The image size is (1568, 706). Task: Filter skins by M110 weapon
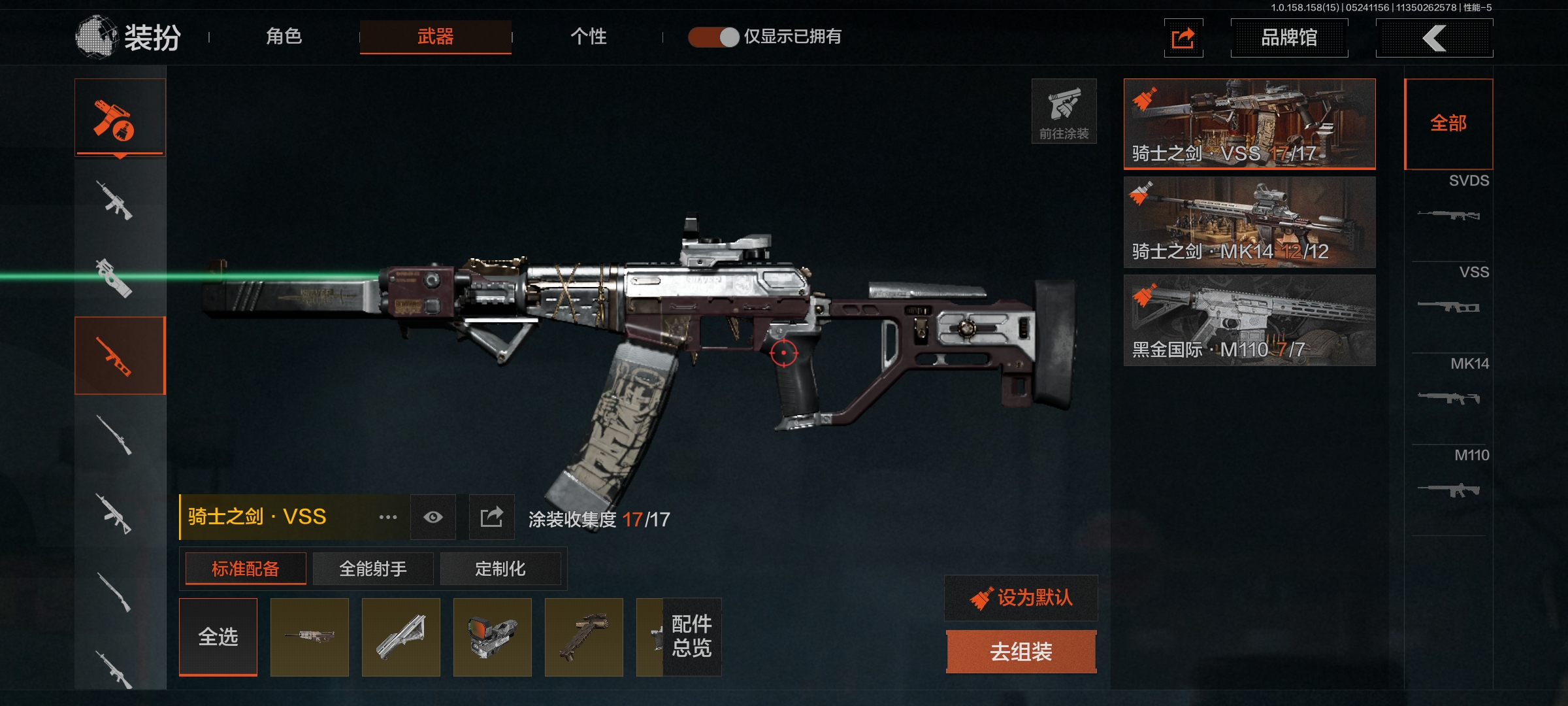(1449, 477)
